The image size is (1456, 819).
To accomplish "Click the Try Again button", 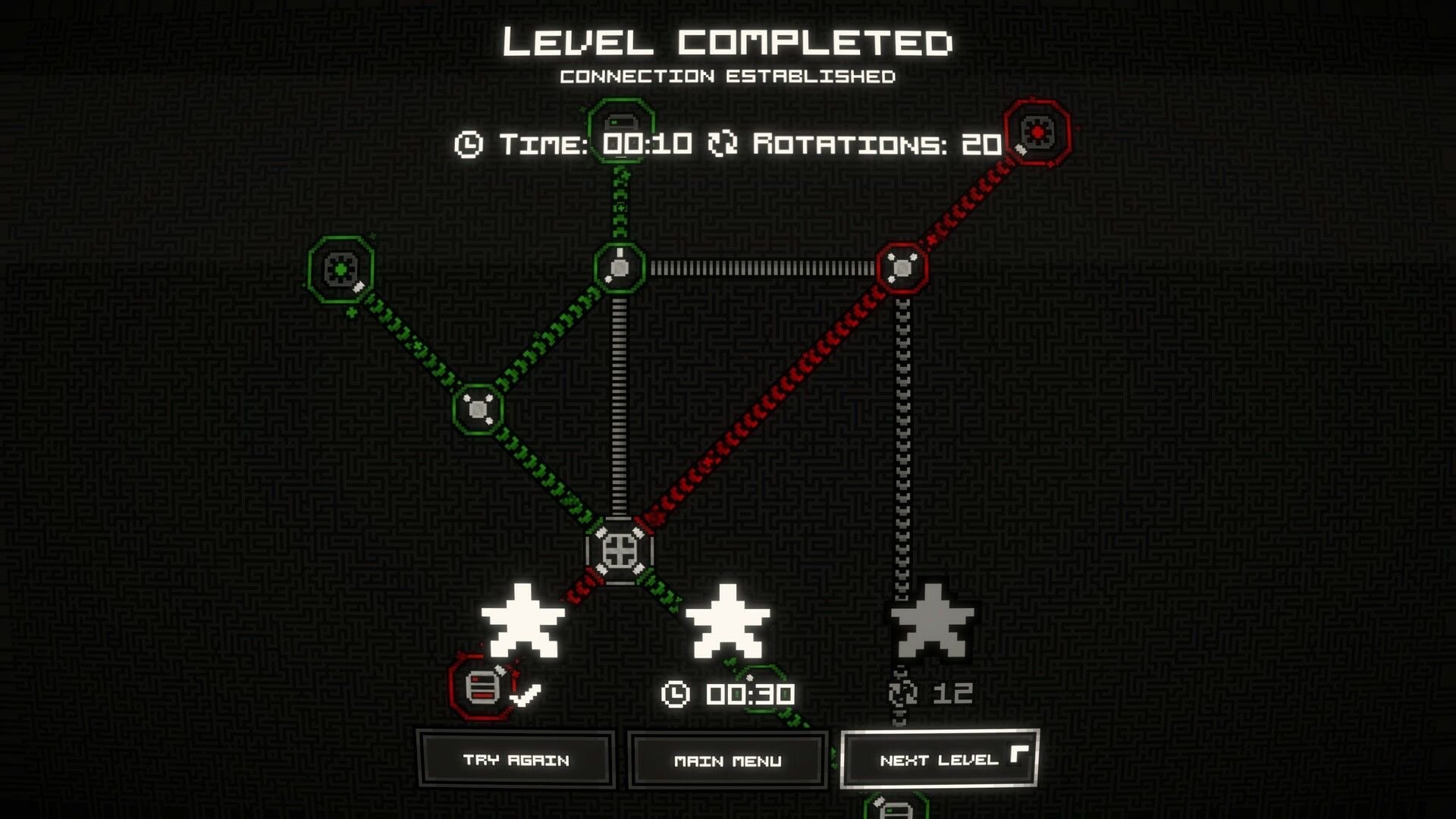I will (516, 759).
